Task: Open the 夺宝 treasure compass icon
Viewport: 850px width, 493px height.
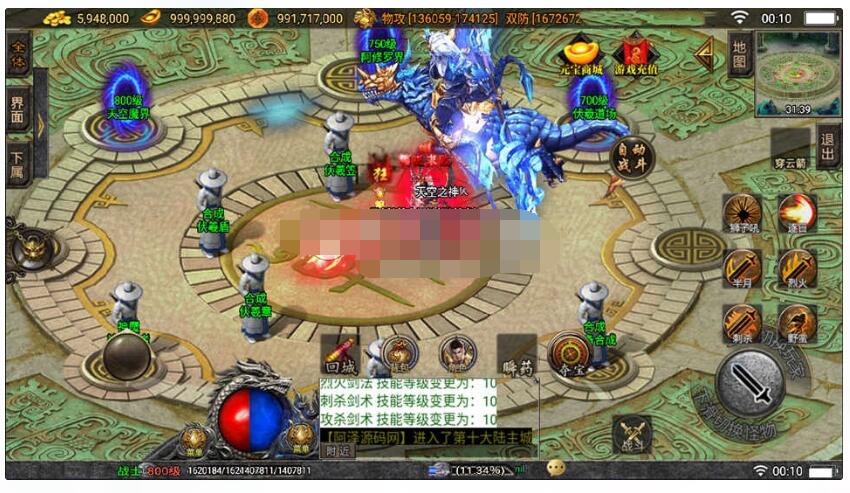Action: [566, 352]
